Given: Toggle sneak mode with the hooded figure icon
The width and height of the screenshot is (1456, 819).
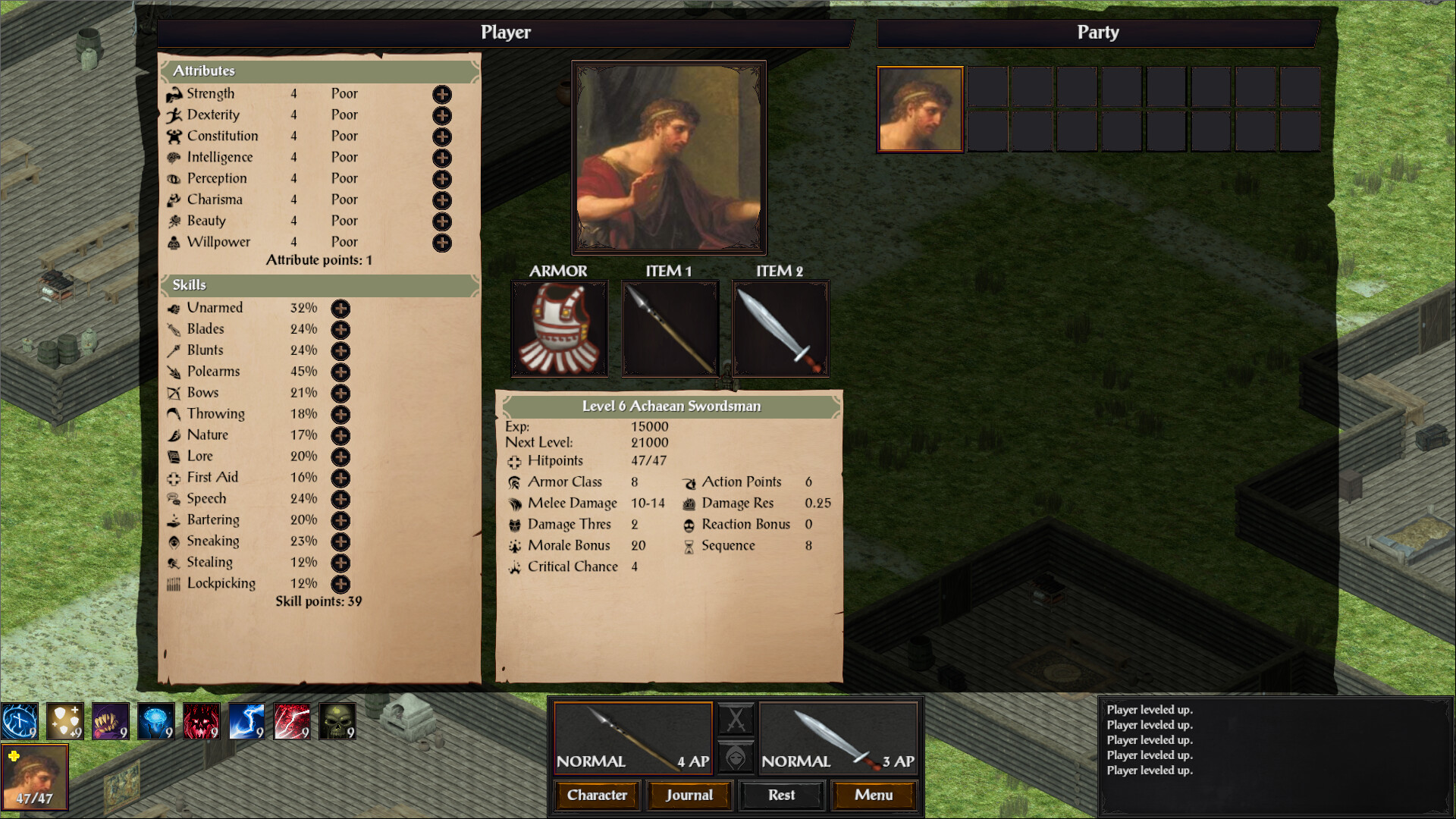Looking at the screenshot, I should [736, 758].
